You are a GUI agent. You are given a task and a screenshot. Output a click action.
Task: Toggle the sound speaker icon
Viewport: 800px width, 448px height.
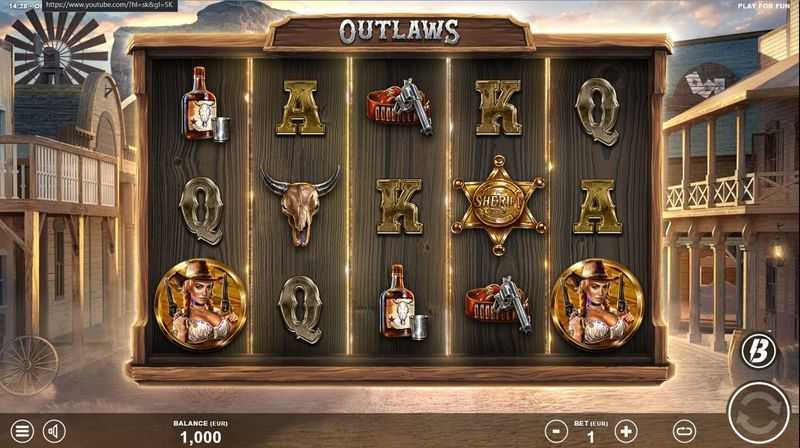point(54,432)
